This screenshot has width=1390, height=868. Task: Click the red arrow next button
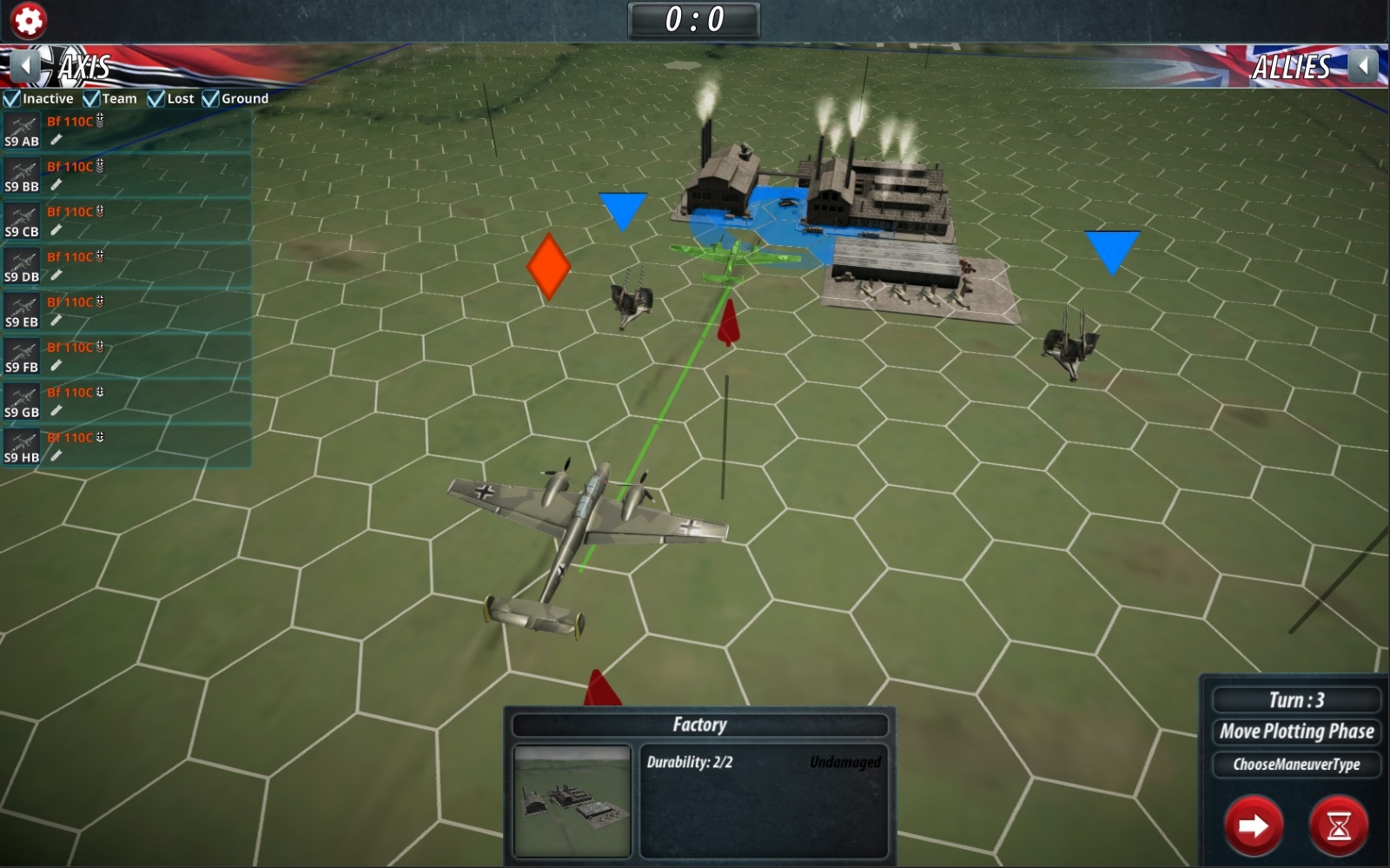tap(1253, 825)
